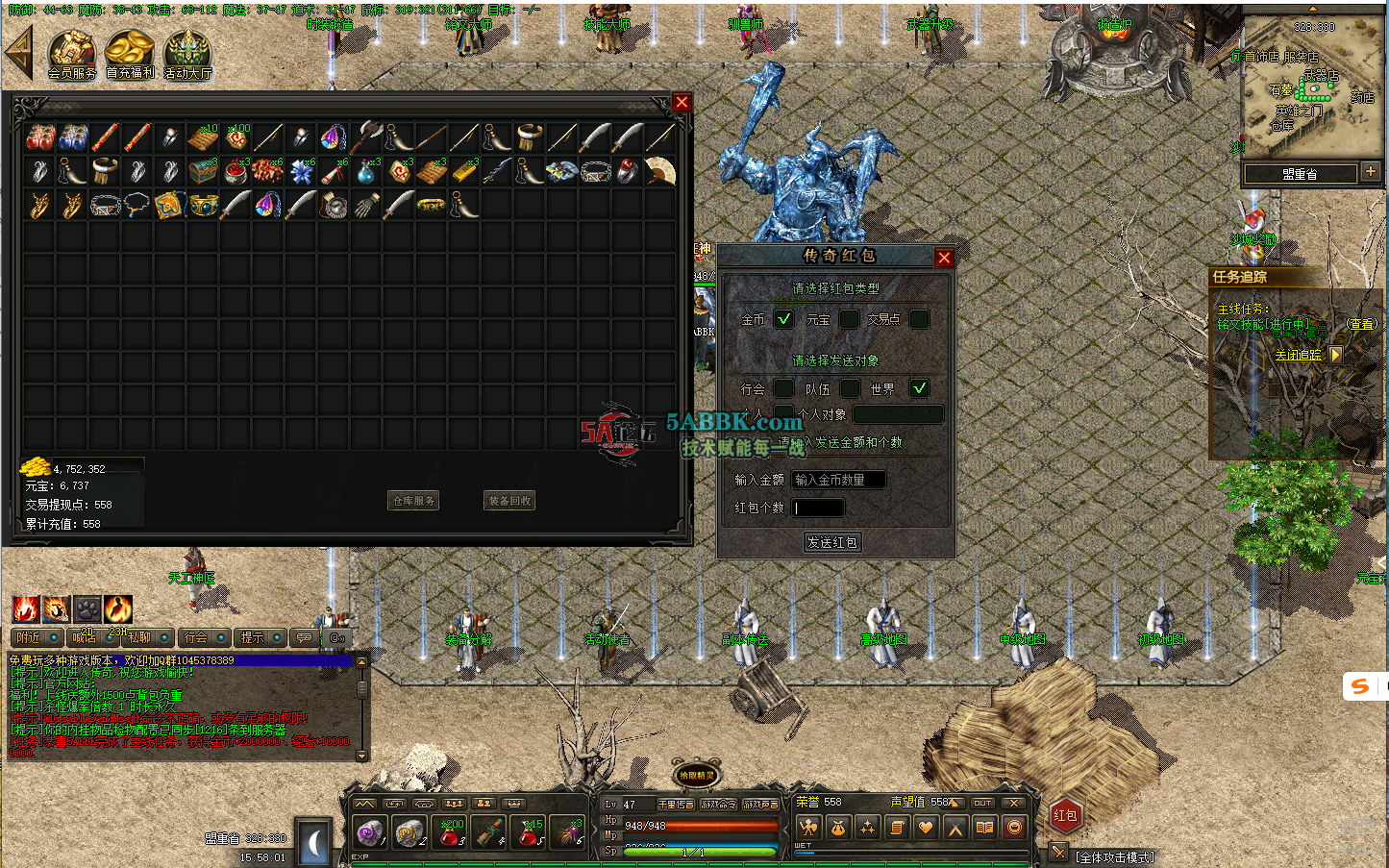Click the 红包个数 input field

tap(818, 508)
